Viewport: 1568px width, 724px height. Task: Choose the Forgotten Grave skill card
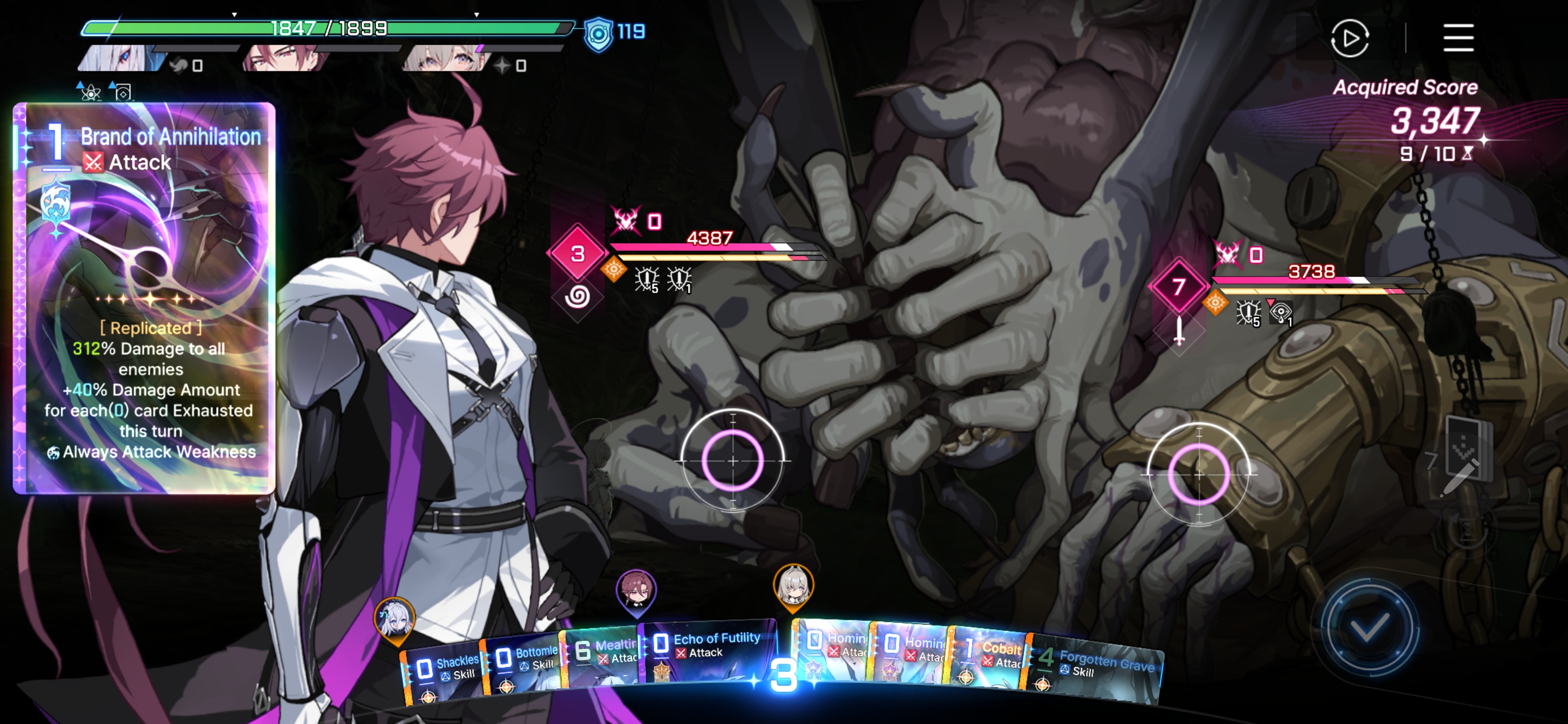click(x=1096, y=667)
